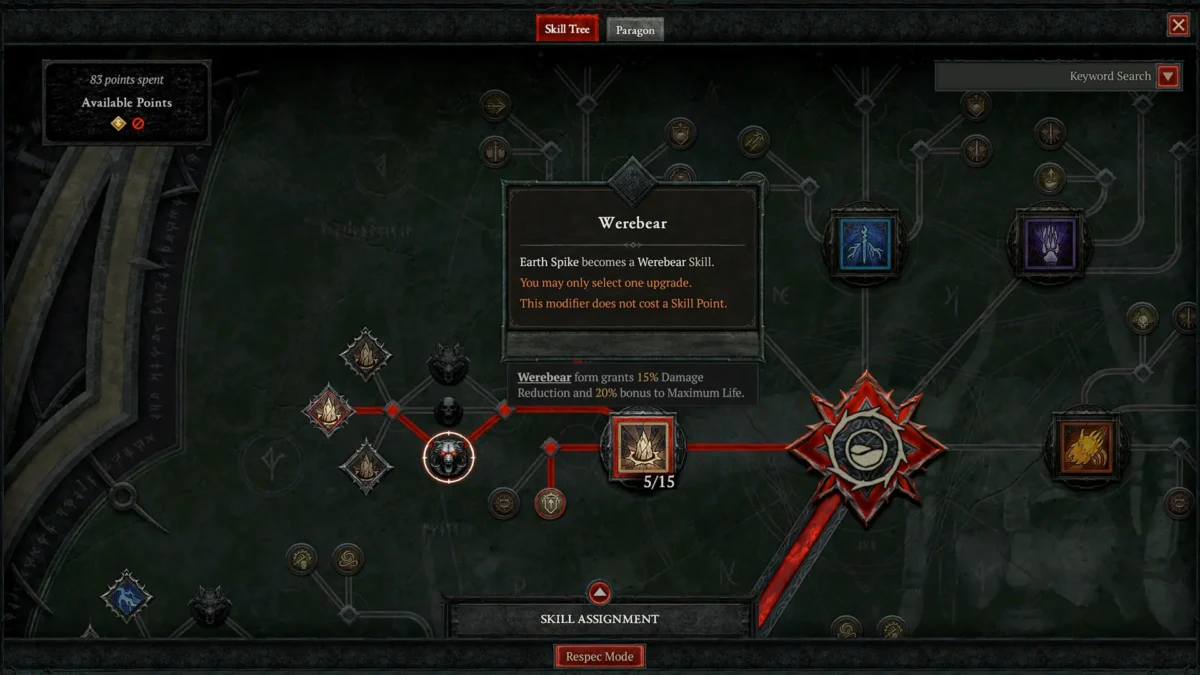Switch to the Paragon tab
This screenshot has width=1200, height=675.
[x=635, y=30]
